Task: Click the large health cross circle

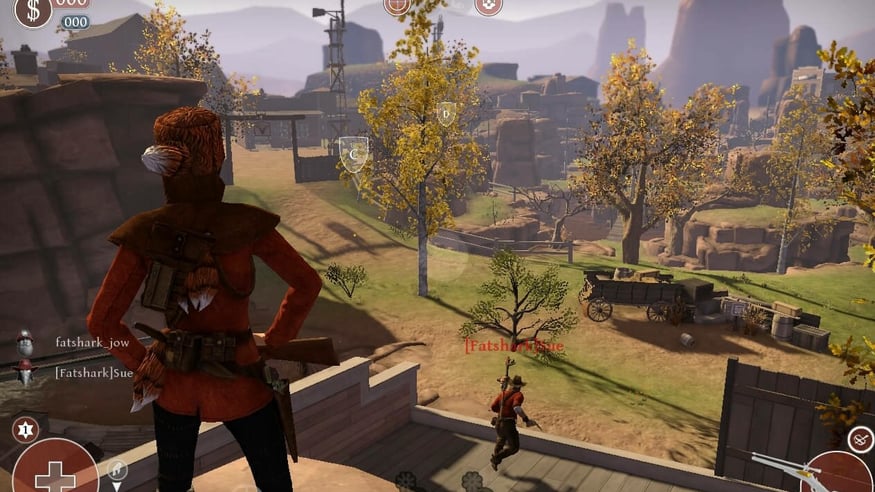Action: click(x=54, y=470)
